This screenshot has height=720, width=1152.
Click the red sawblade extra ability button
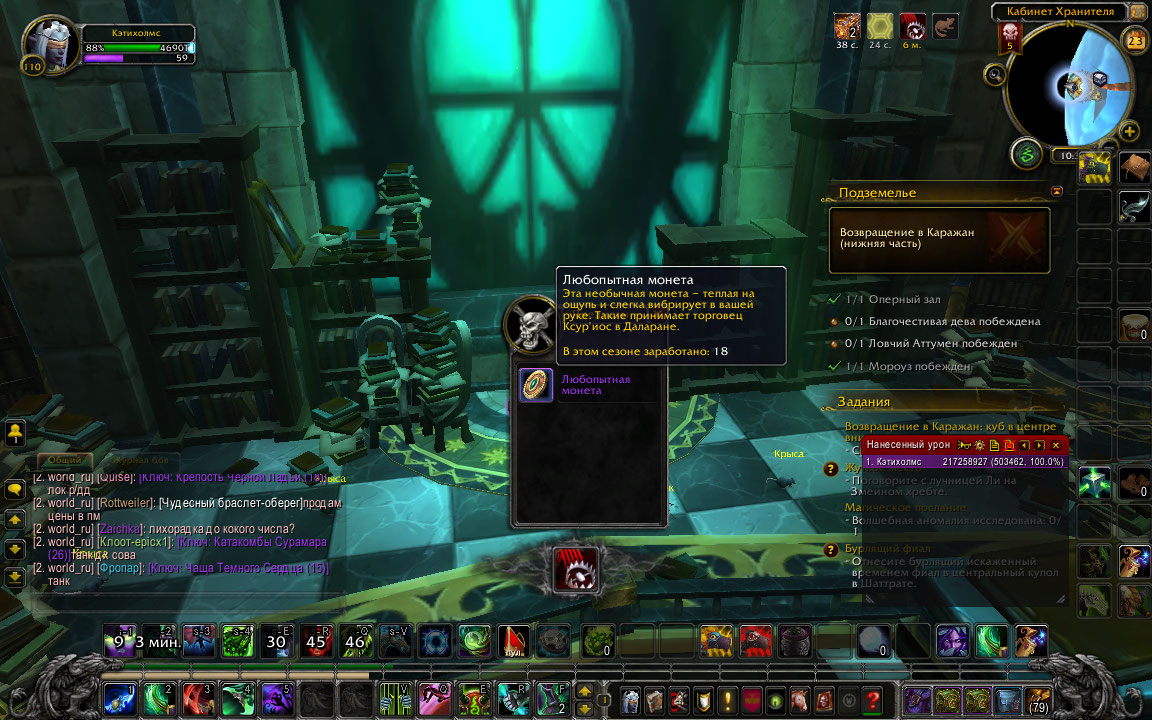pos(576,570)
